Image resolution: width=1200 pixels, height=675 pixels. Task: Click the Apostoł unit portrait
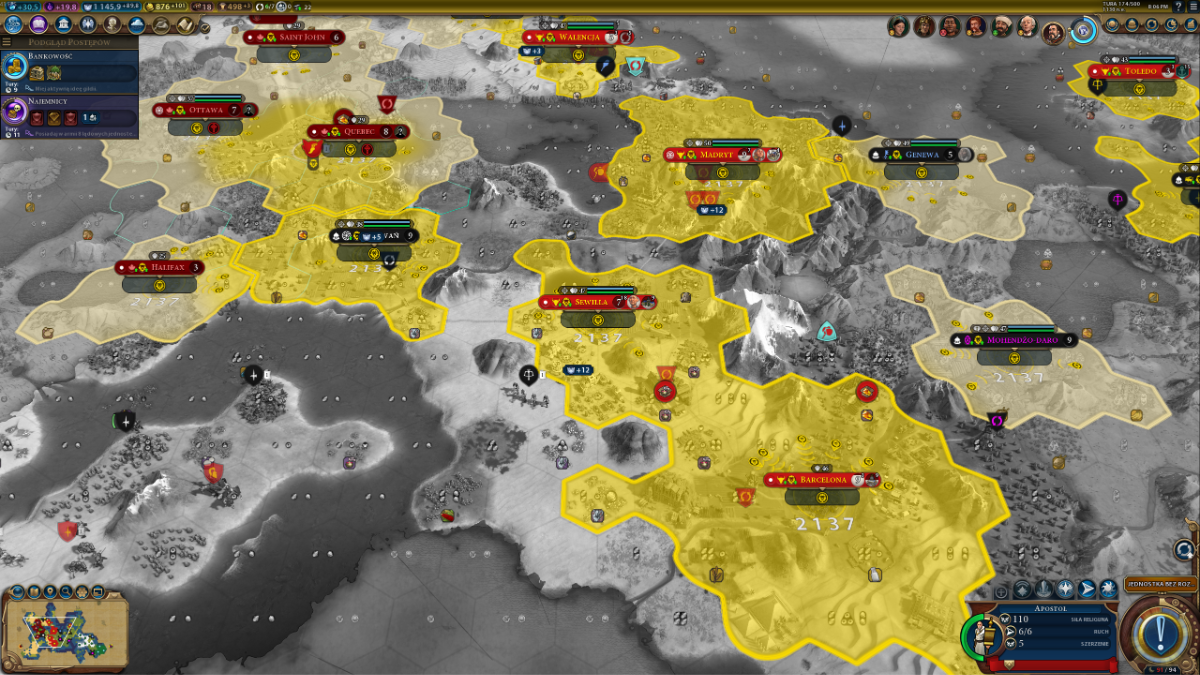[985, 635]
